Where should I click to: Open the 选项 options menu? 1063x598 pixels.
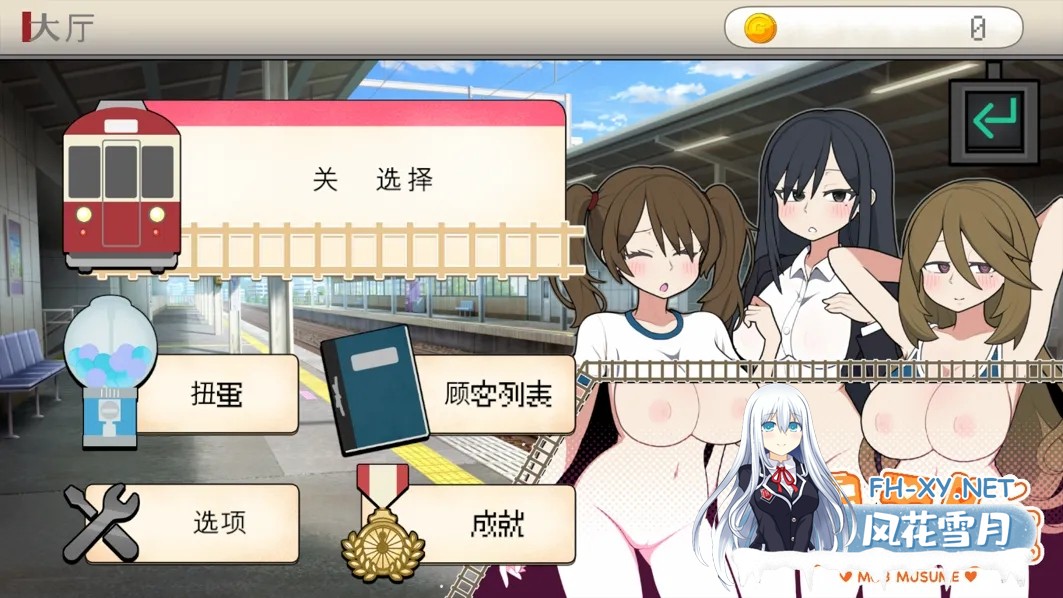pos(219,522)
